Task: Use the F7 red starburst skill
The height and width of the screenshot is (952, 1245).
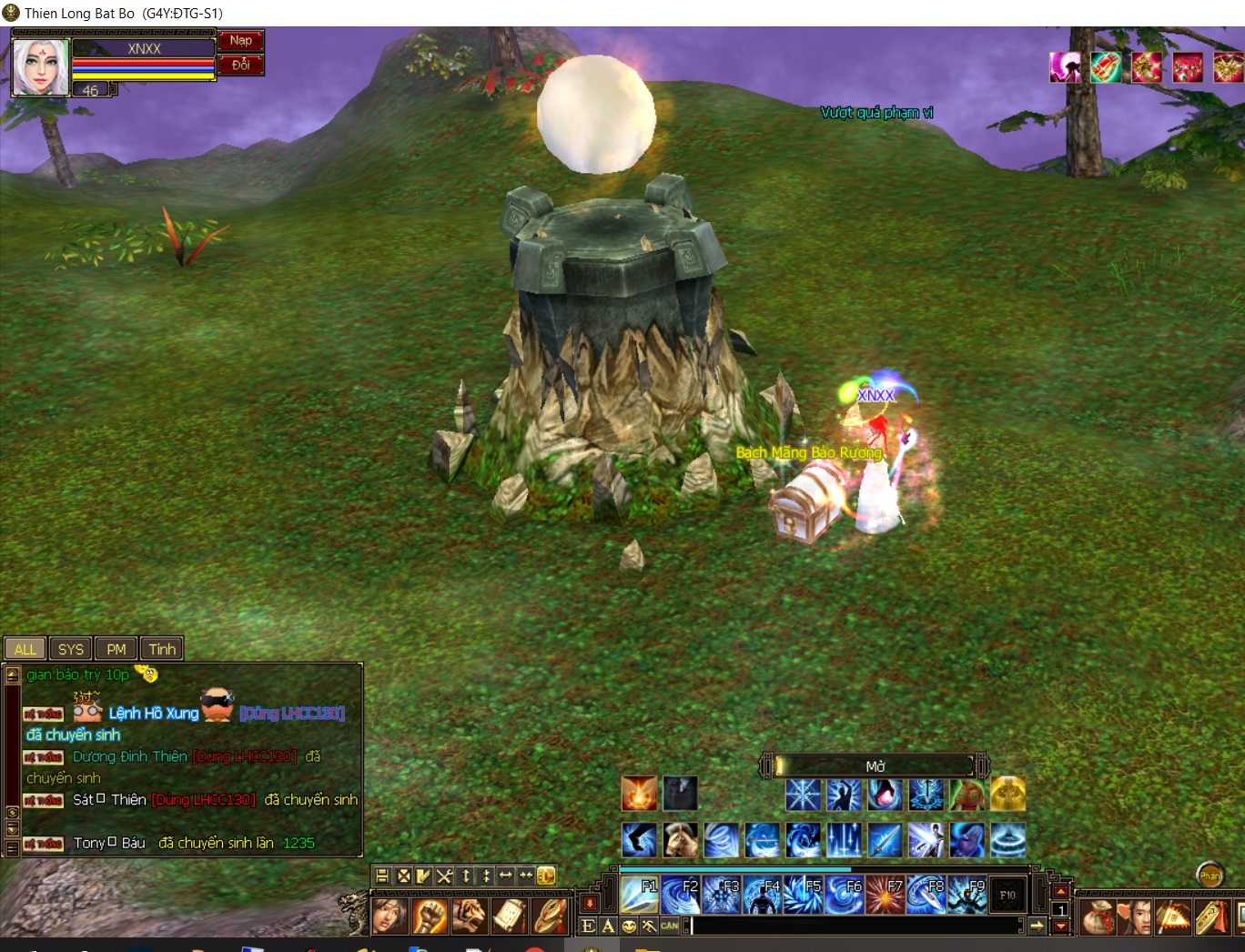Action: (x=886, y=896)
